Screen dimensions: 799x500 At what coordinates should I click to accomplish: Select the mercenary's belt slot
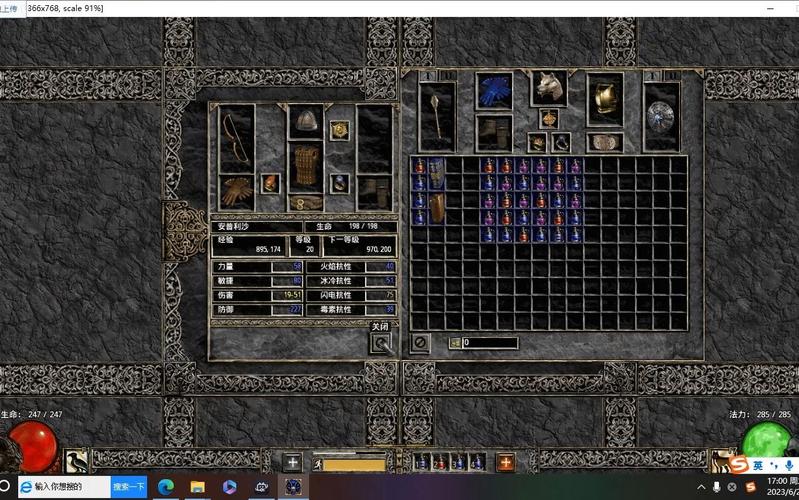coord(306,202)
